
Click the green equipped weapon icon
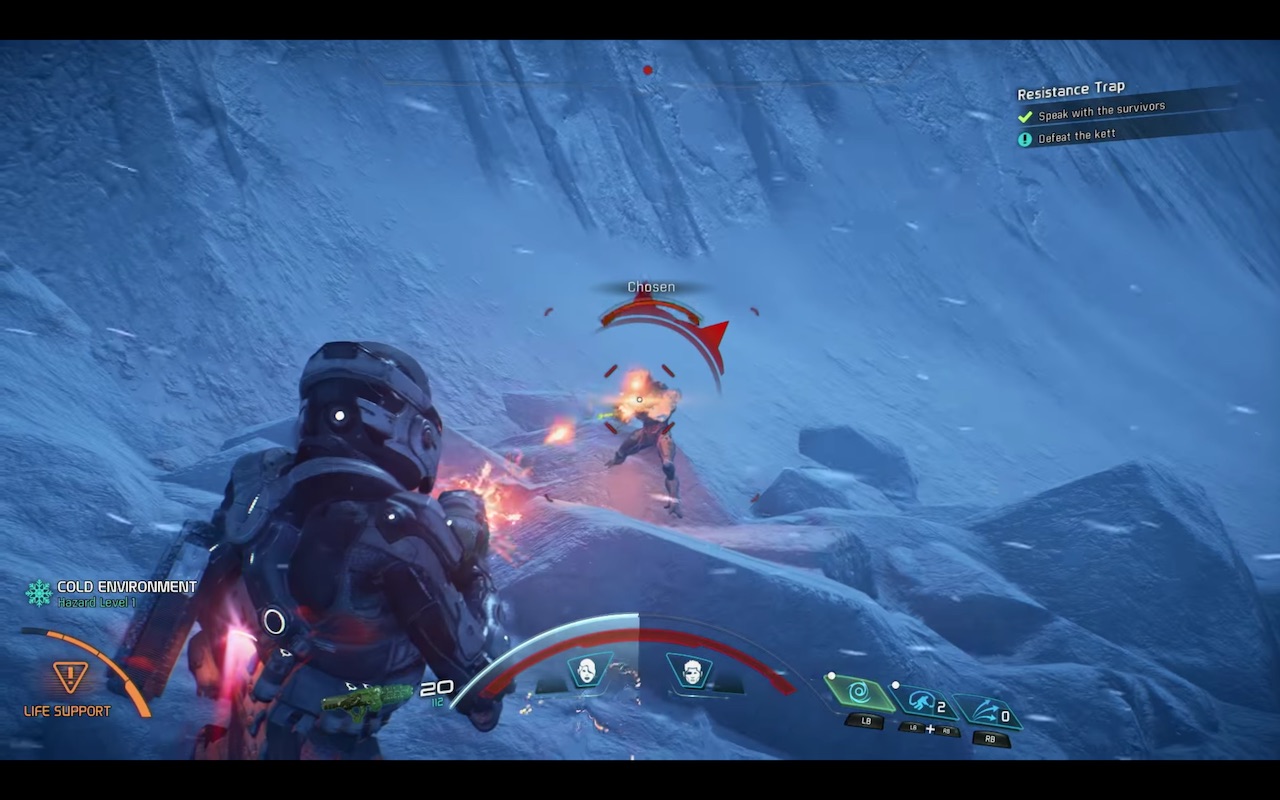tap(366, 697)
